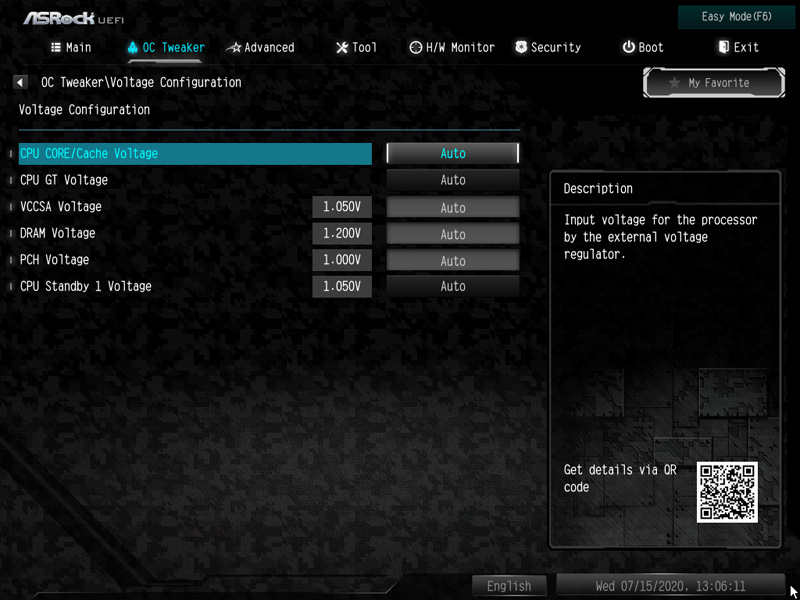Screen dimensions: 800x600
Task: Switch to Easy Mode (F6)
Action: (x=736, y=17)
